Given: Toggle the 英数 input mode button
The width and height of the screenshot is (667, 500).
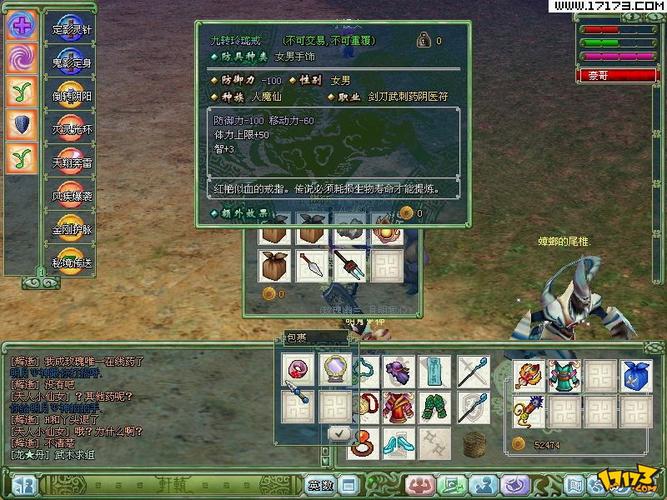Looking at the screenshot, I should point(319,485).
